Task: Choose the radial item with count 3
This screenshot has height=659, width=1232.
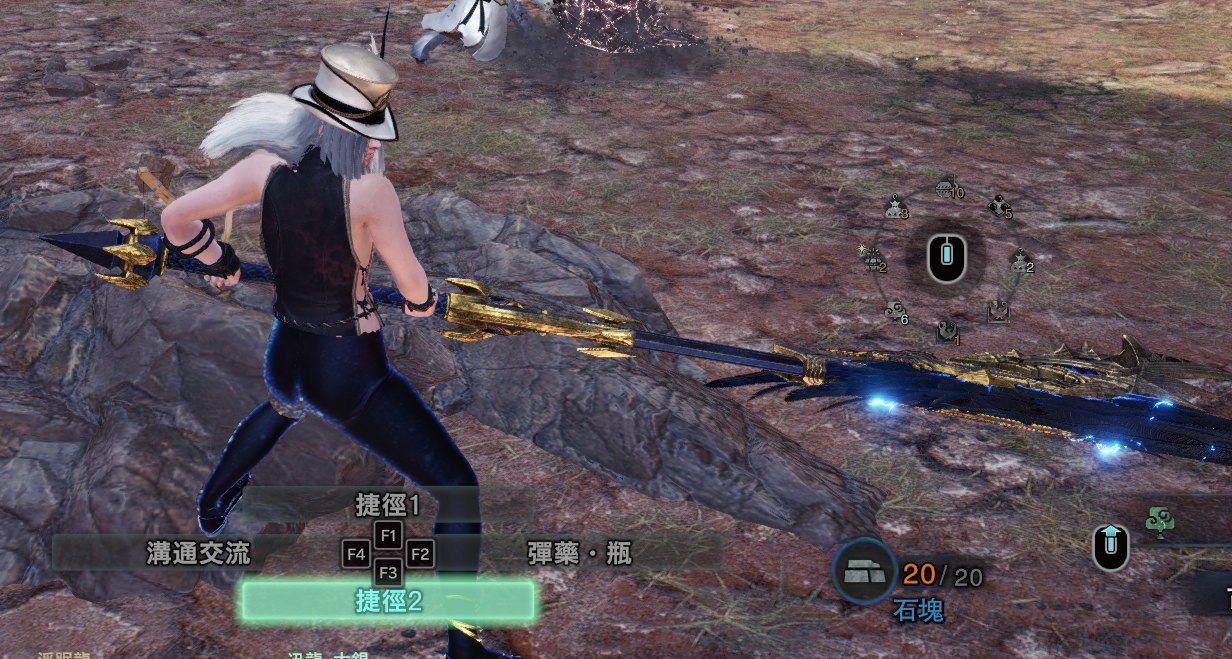Action: [895, 208]
